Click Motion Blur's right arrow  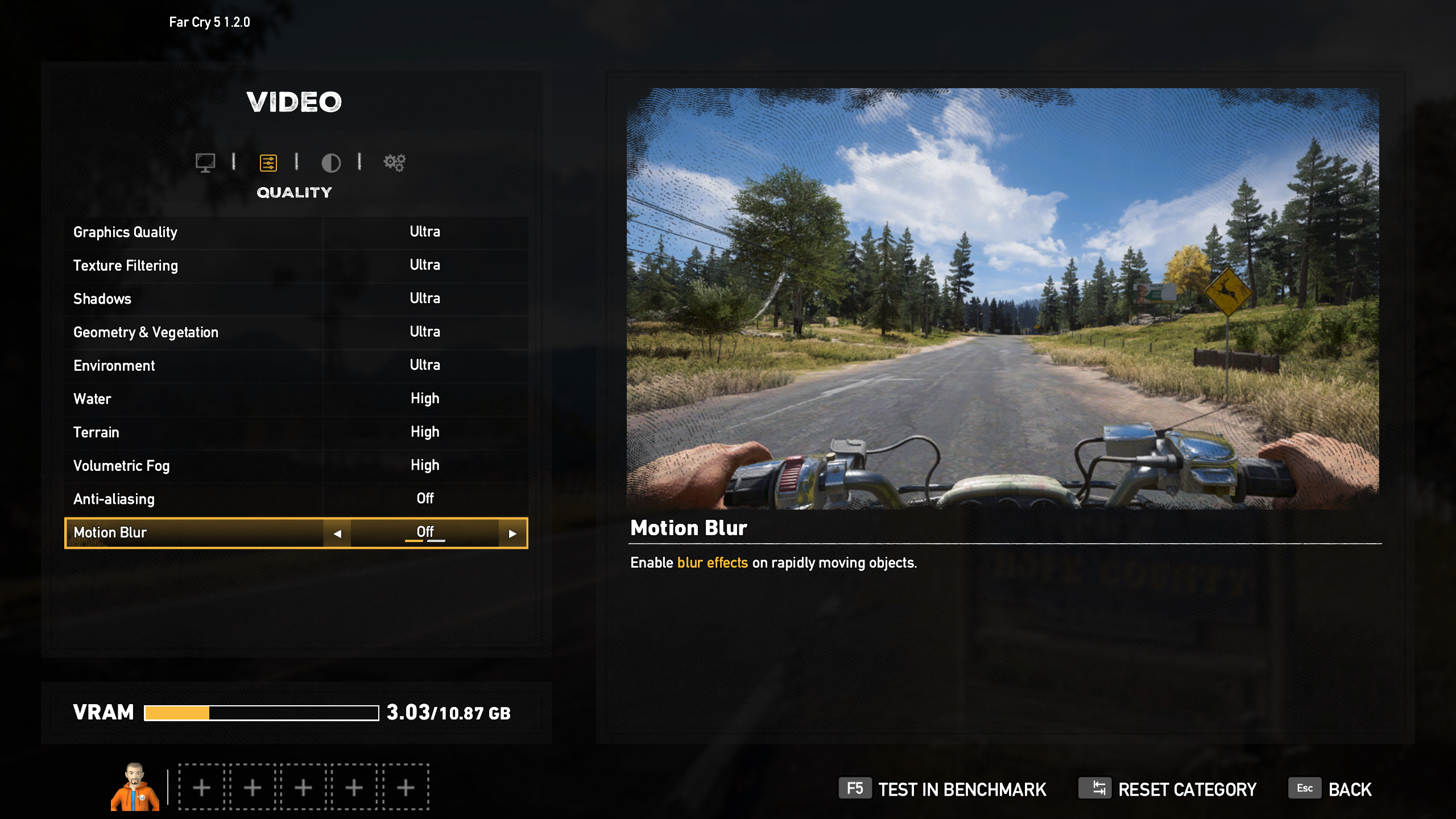(x=512, y=533)
